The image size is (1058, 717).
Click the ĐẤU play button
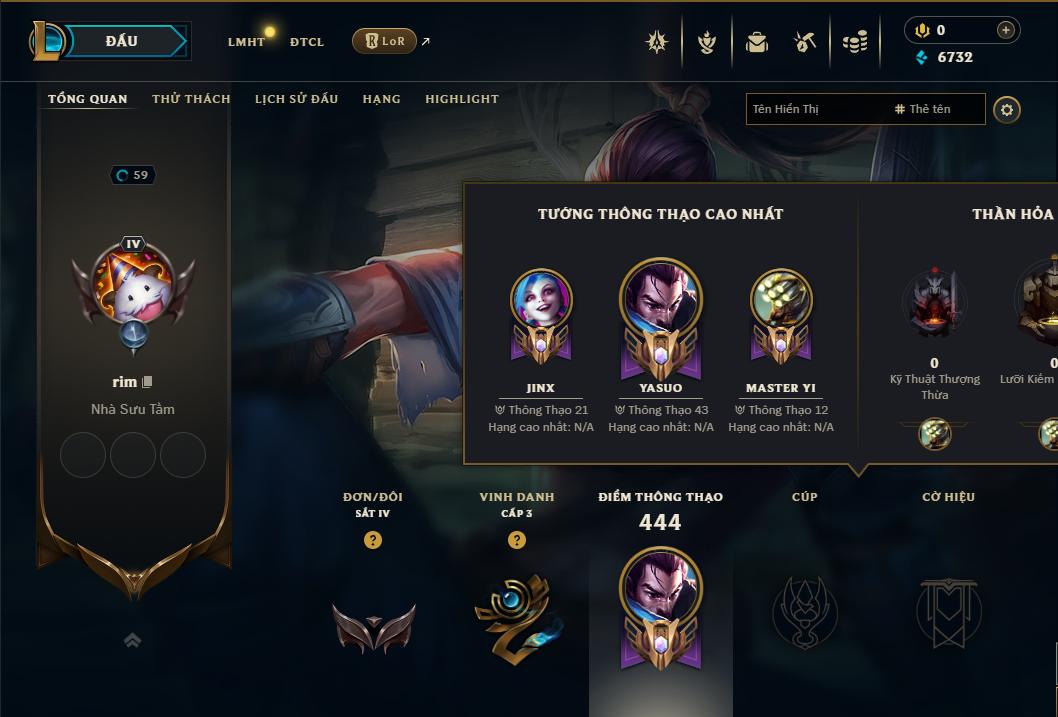(x=121, y=41)
